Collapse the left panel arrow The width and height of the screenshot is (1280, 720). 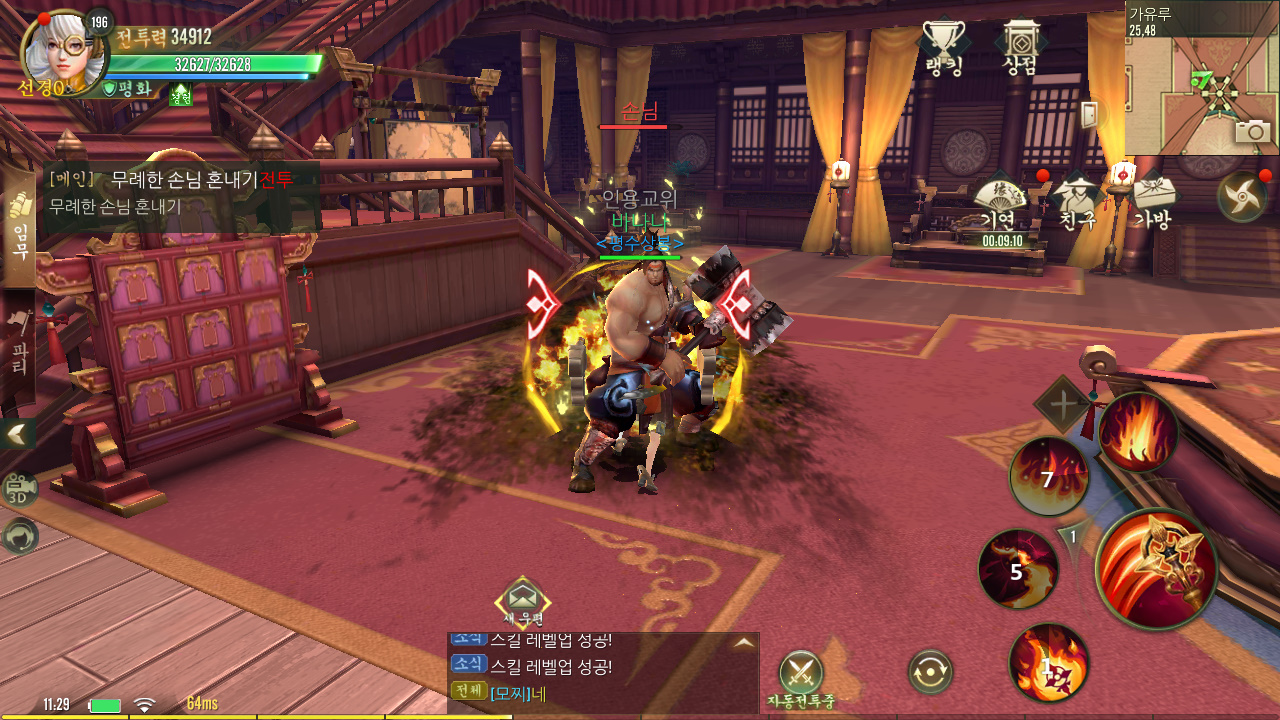(x=18, y=433)
